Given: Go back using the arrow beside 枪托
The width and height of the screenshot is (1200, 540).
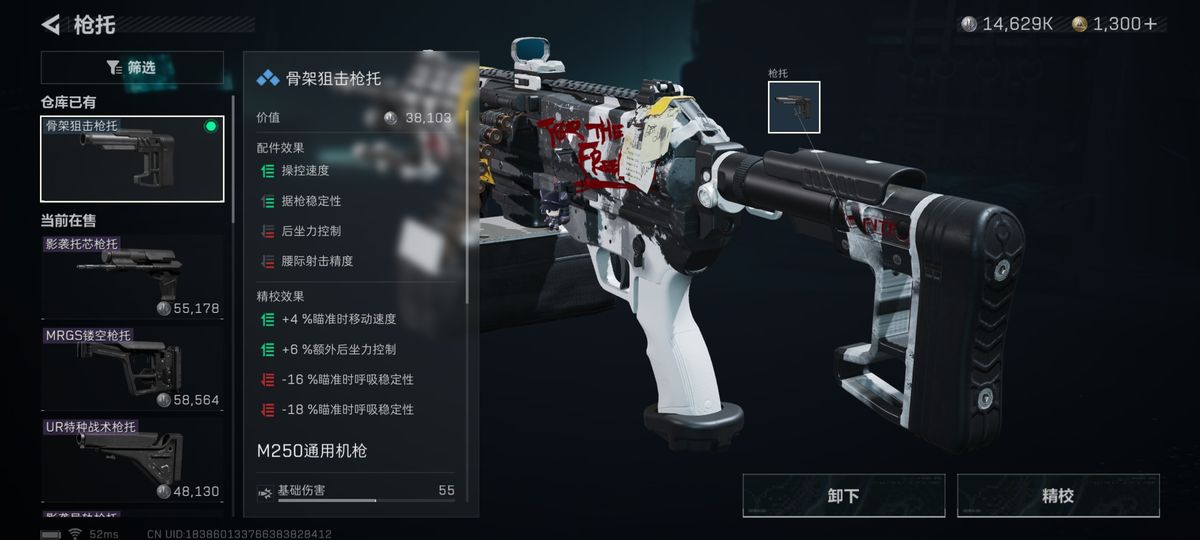Looking at the screenshot, I should pos(50,24).
